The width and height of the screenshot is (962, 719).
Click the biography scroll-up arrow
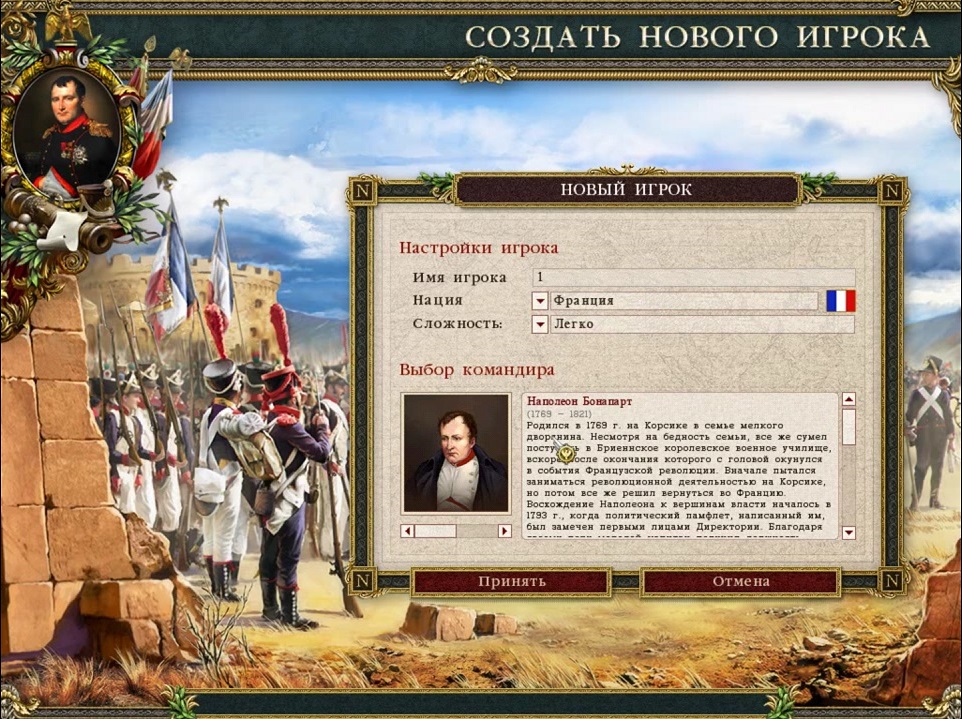pos(849,400)
